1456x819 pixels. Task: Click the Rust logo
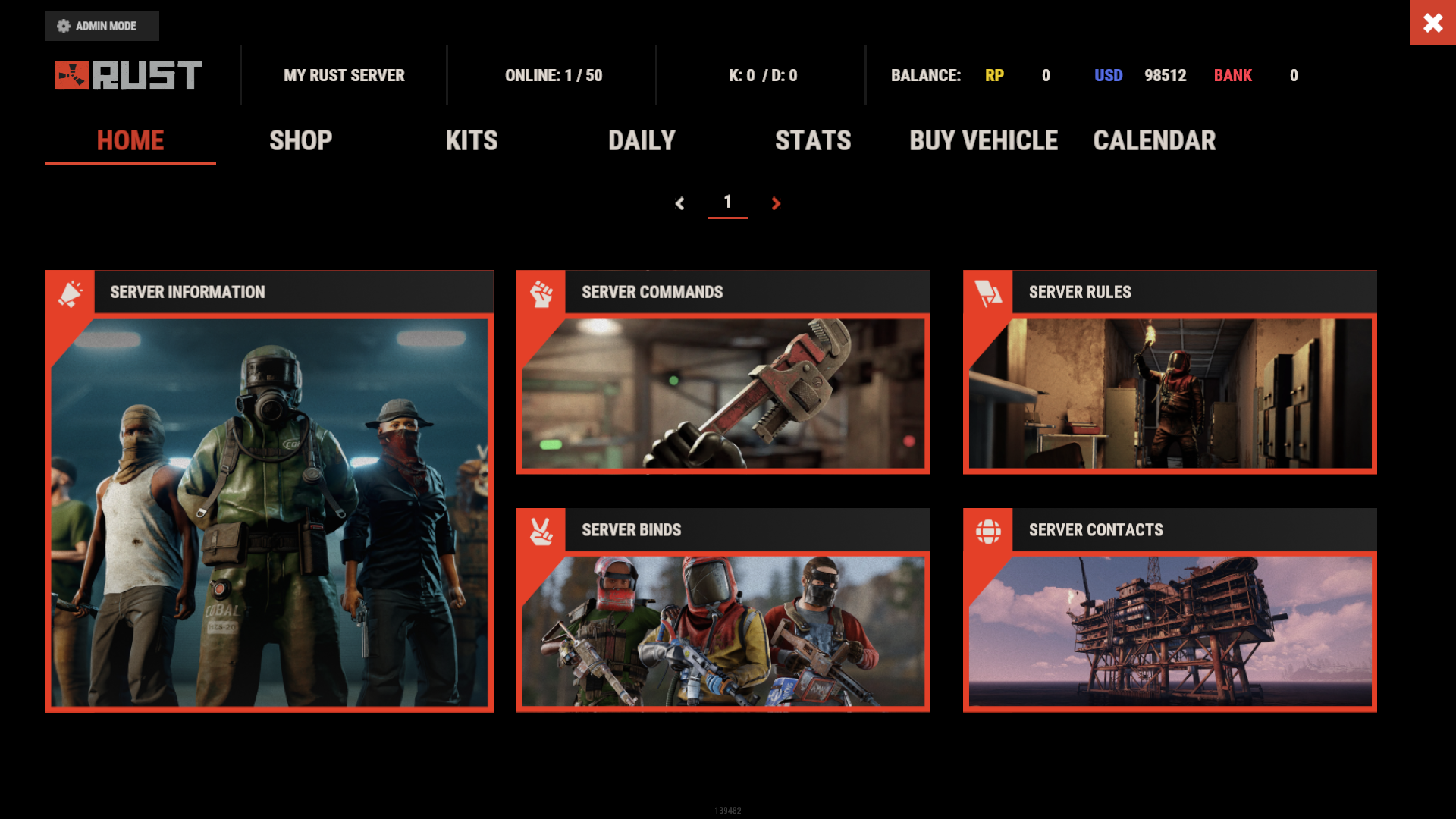[x=128, y=75]
